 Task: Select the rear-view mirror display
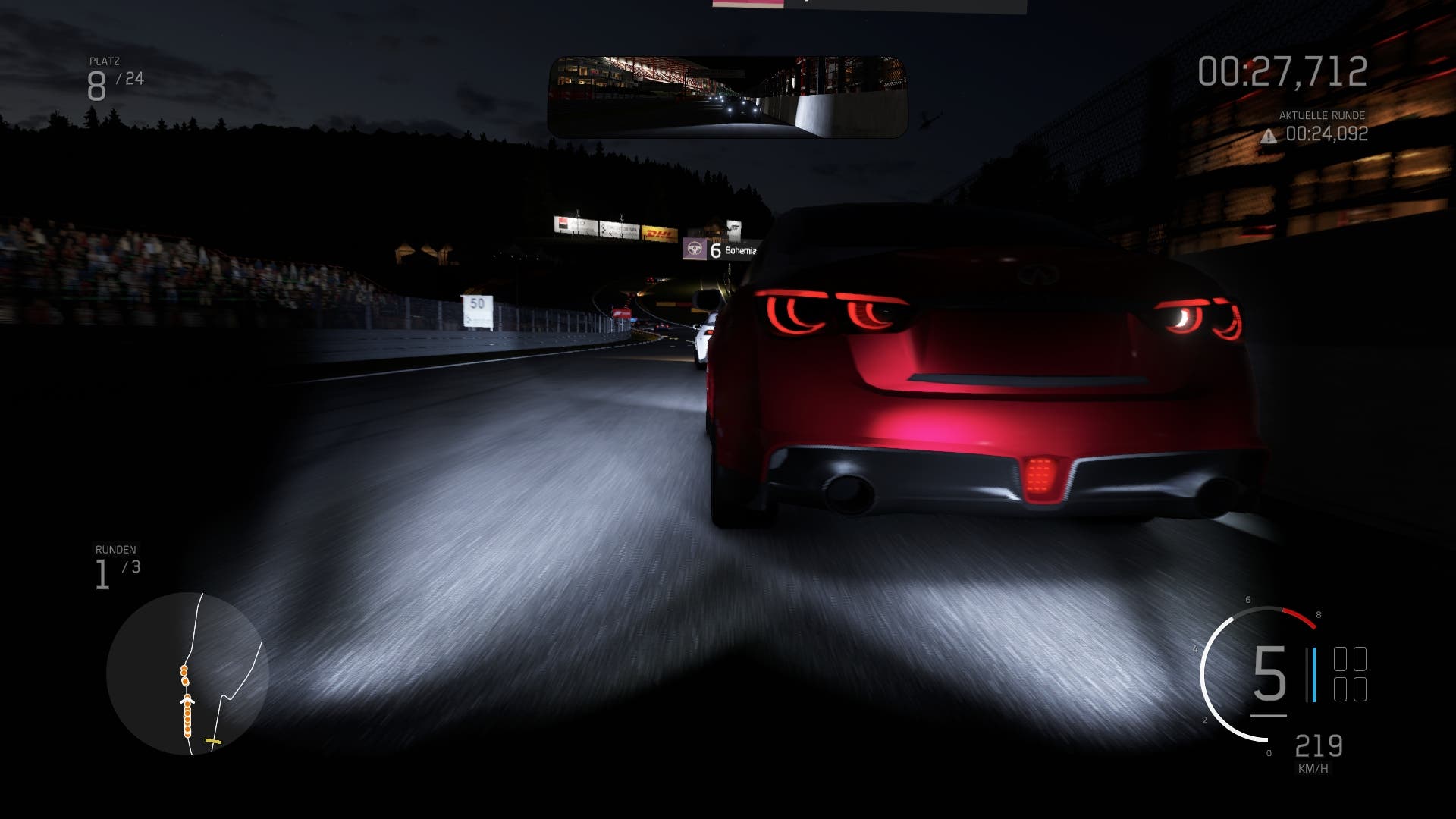[x=727, y=97]
